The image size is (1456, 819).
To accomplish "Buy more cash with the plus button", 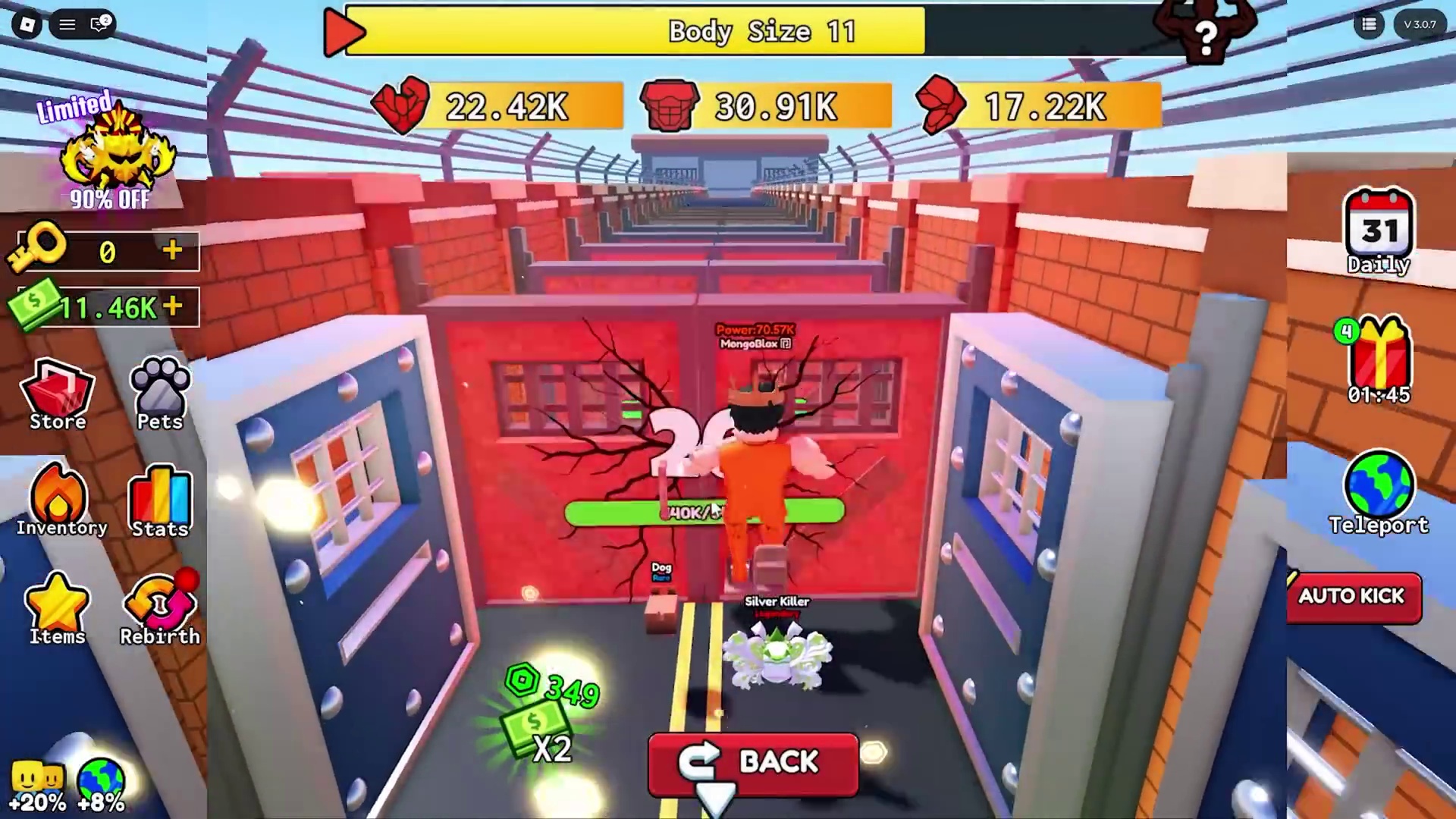I will [x=173, y=306].
